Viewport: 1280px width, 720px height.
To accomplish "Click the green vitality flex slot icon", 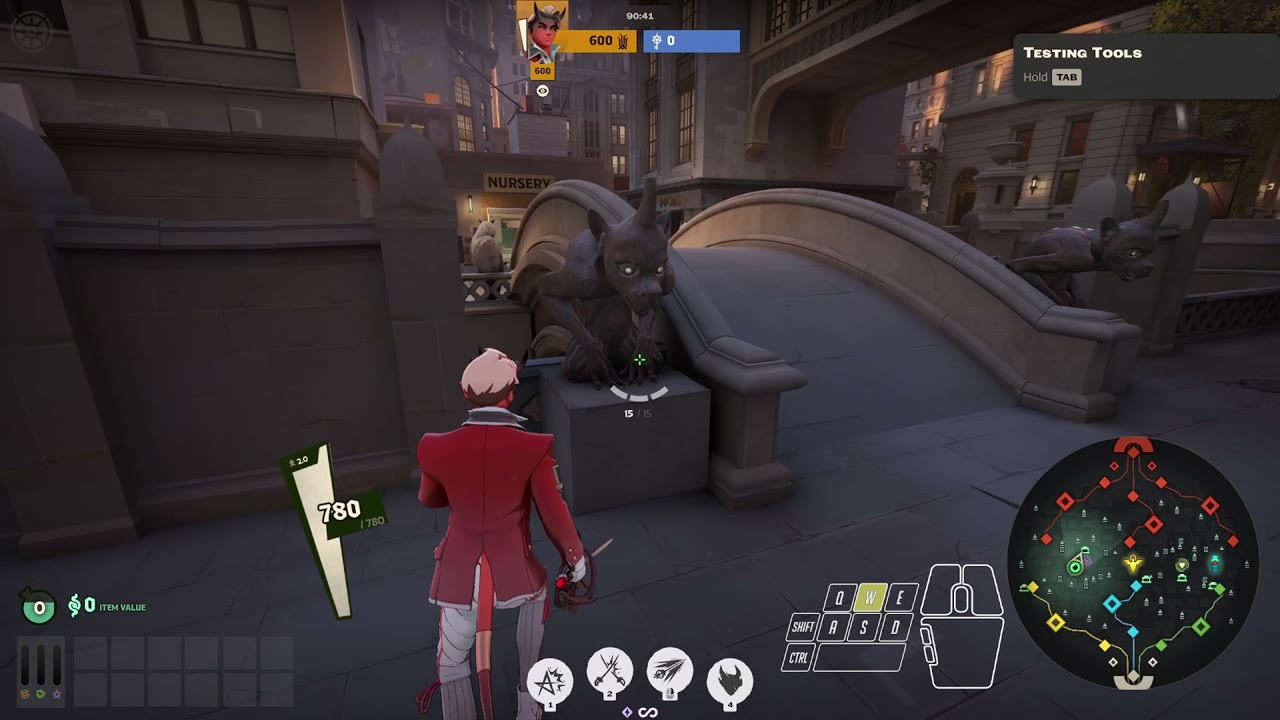I will click(40, 694).
